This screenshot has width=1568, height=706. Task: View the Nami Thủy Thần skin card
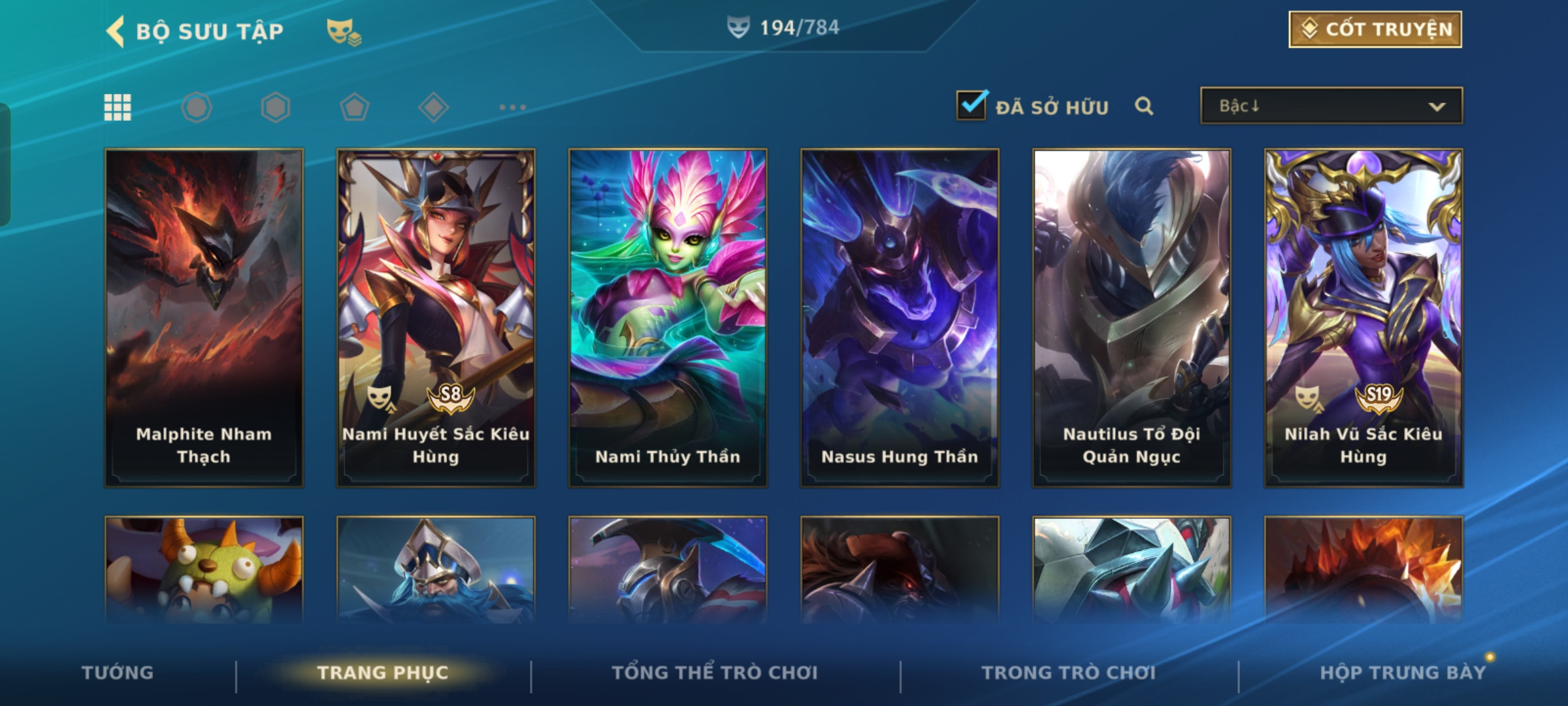click(x=668, y=318)
